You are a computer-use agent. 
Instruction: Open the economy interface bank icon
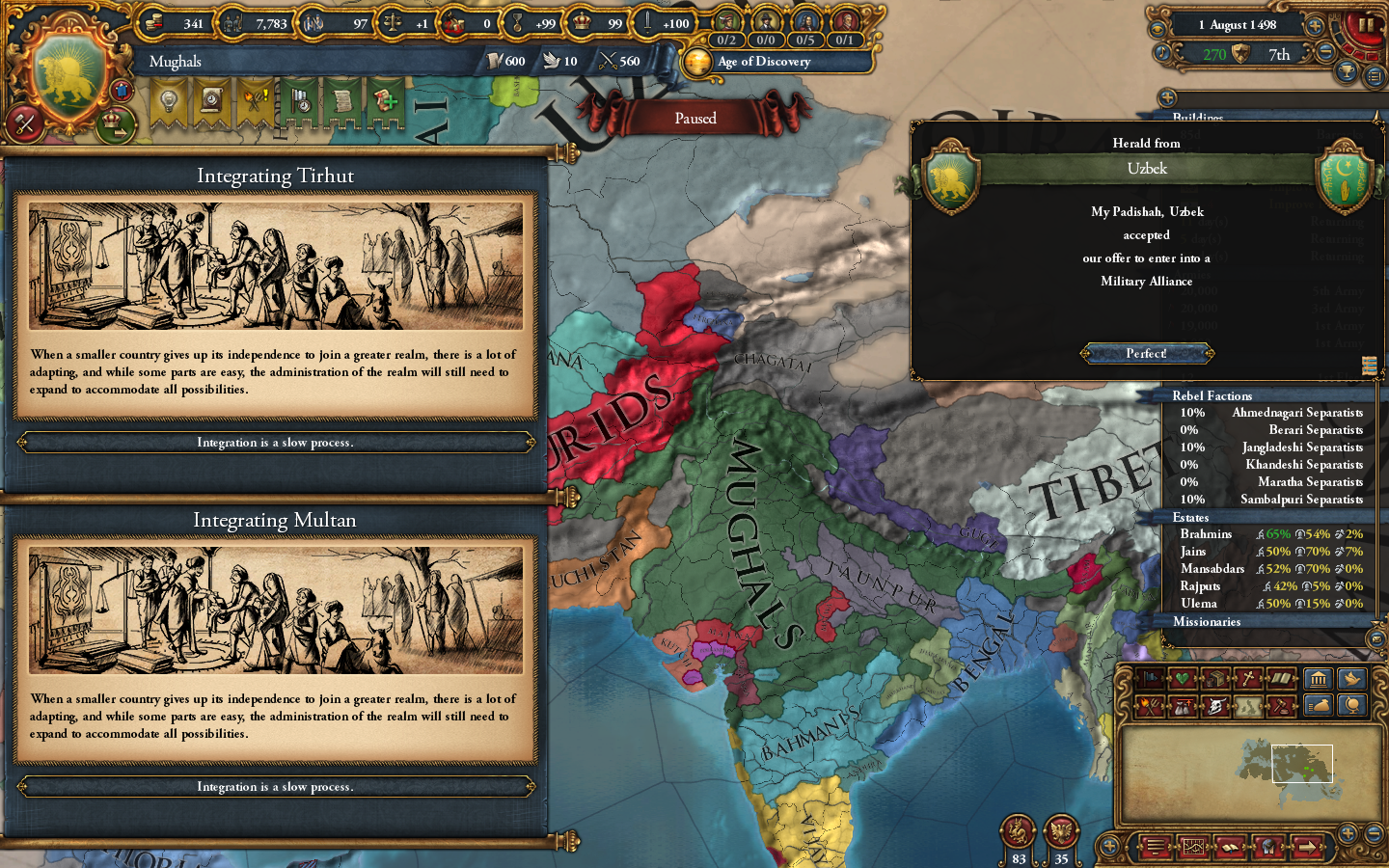pyautogui.click(x=1317, y=680)
